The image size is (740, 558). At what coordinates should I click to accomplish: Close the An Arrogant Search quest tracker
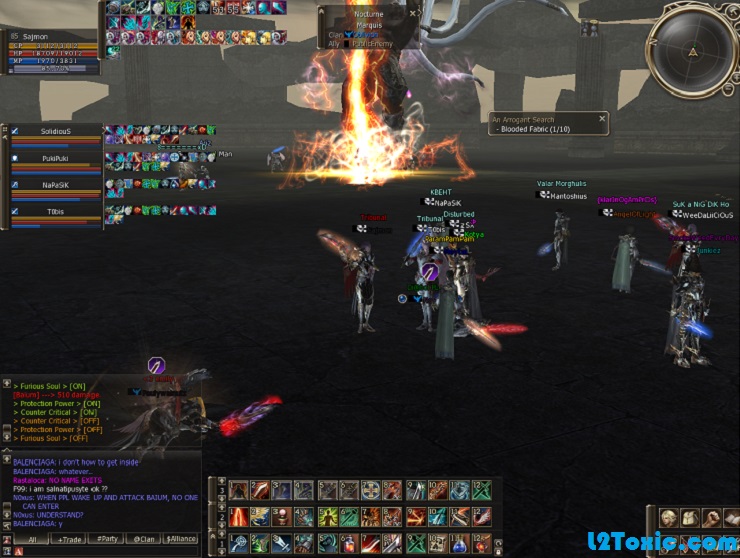[x=602, y=119]
